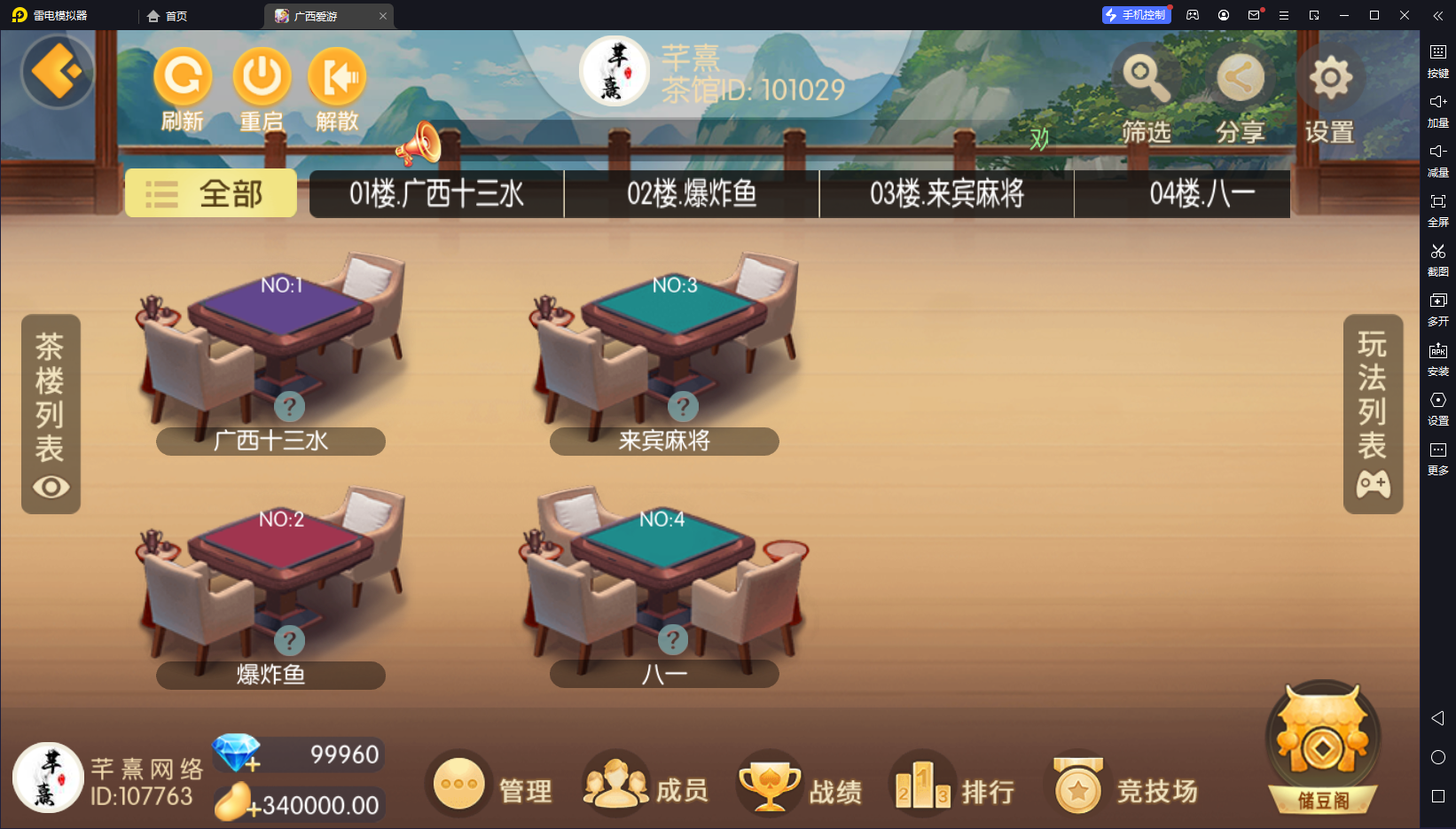Image resolution: width=1456 pixels, height=829 pixels.
Task: Show the 玩法列表 side panel
Action: (1373, 413)
